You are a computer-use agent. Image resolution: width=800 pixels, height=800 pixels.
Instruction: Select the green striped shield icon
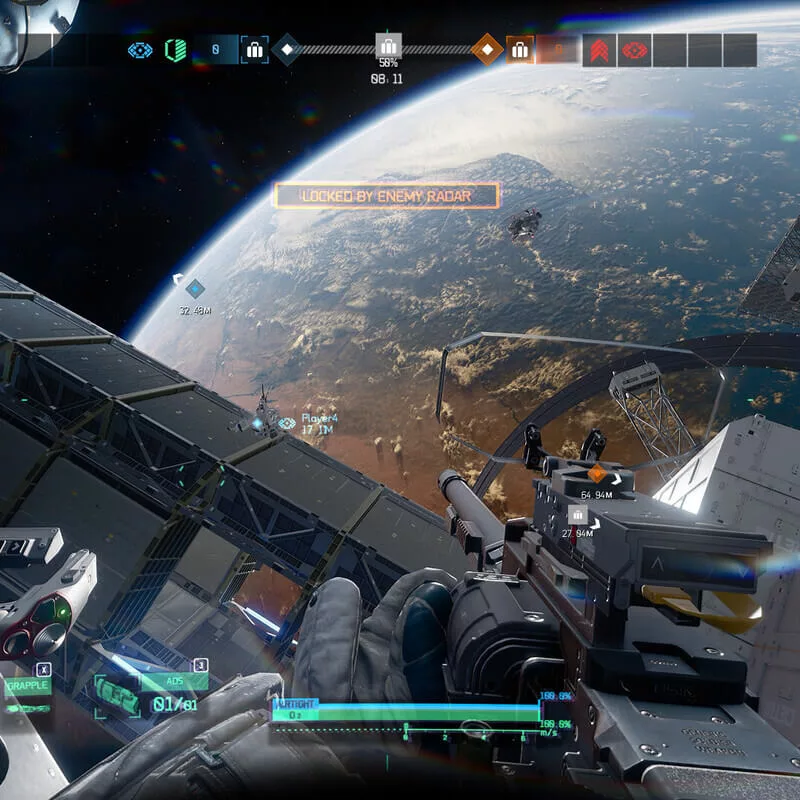(x=175, y=49)
